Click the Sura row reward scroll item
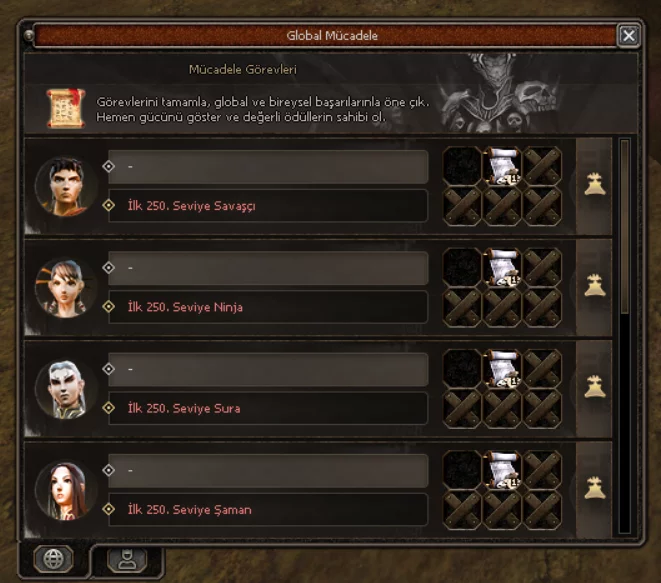 click(x=502, y=368)
